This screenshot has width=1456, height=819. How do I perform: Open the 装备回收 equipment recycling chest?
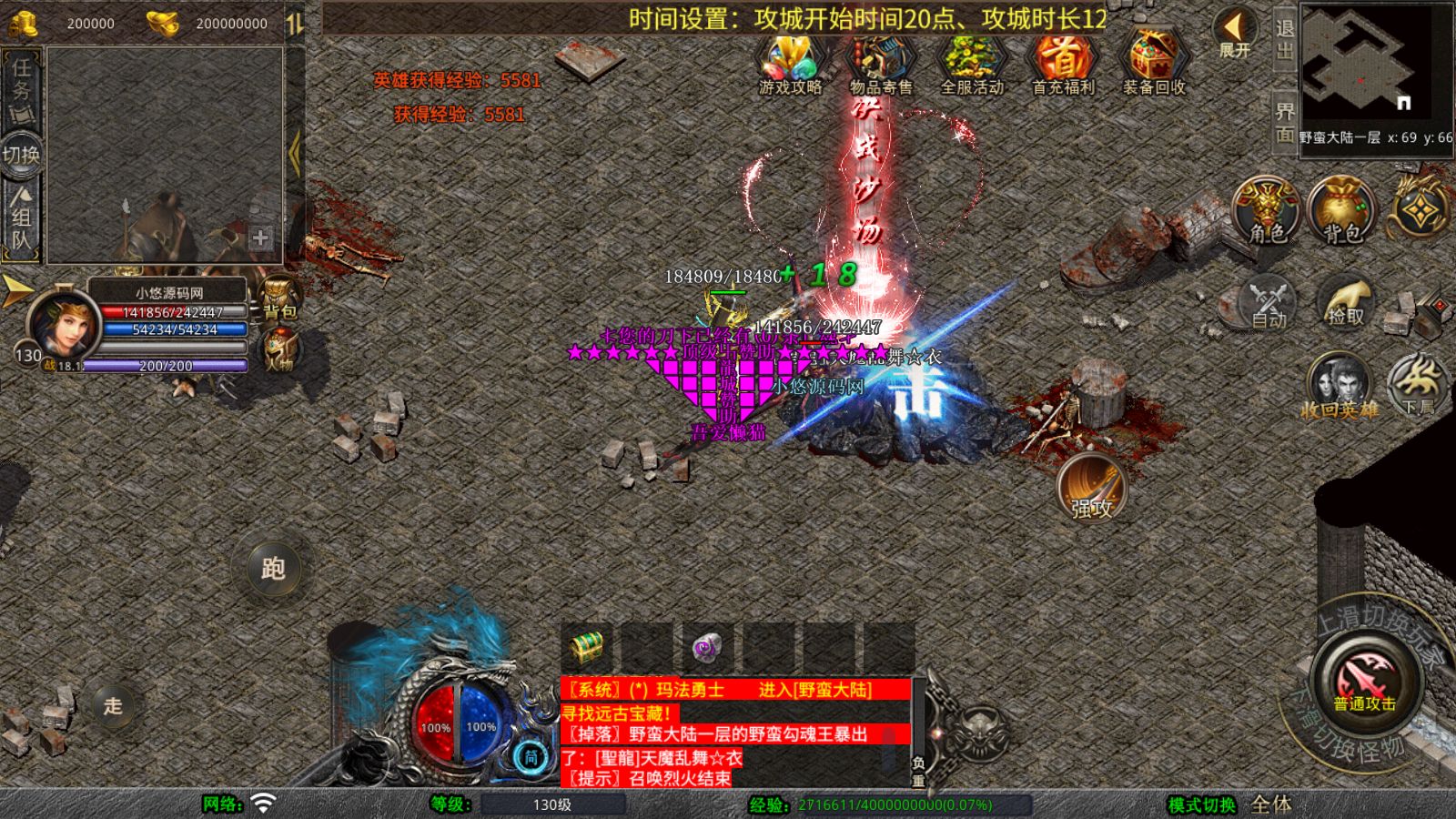click(1153, 63)
